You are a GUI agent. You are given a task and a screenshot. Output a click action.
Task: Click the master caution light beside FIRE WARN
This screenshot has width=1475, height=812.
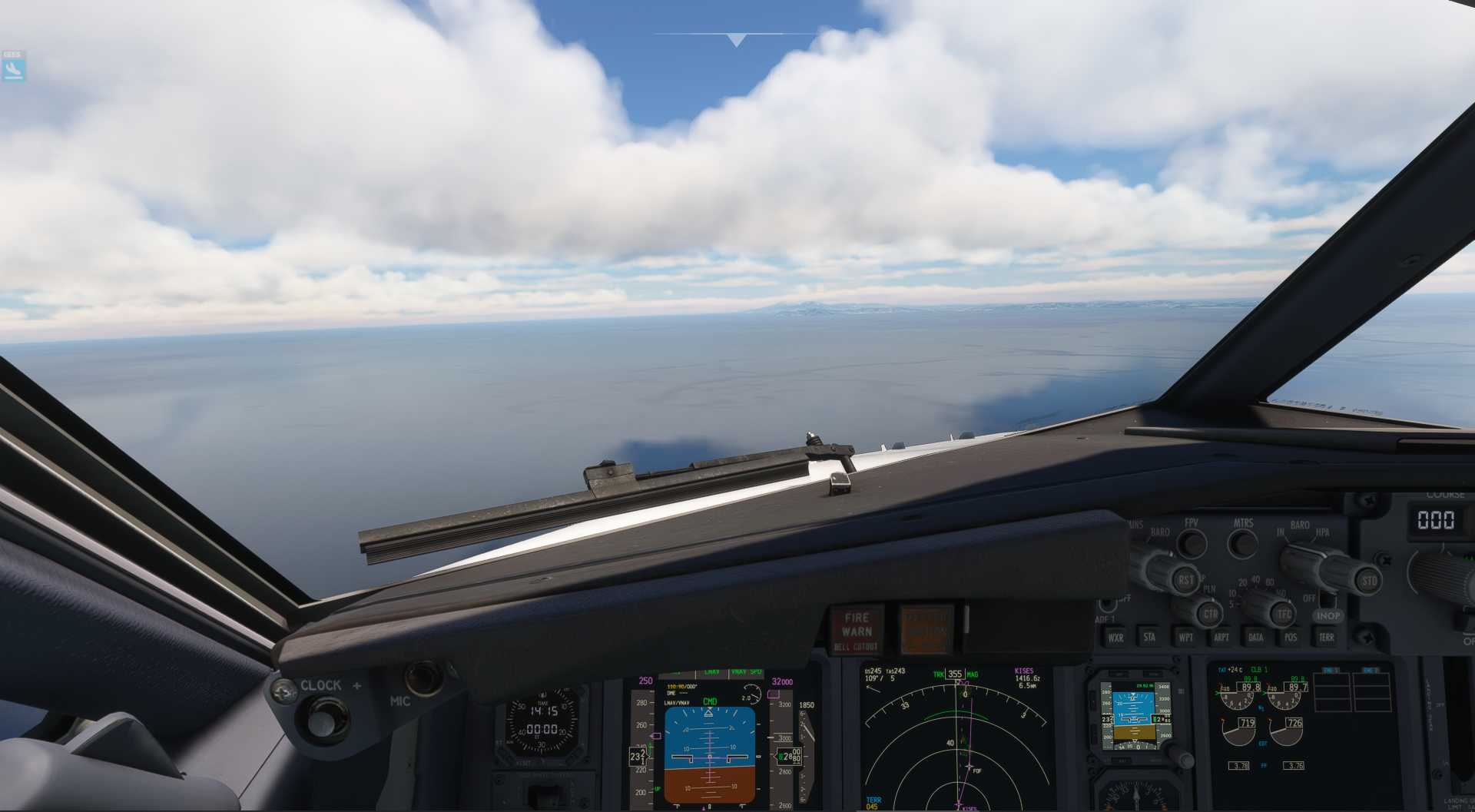click(x=926, y=630)
